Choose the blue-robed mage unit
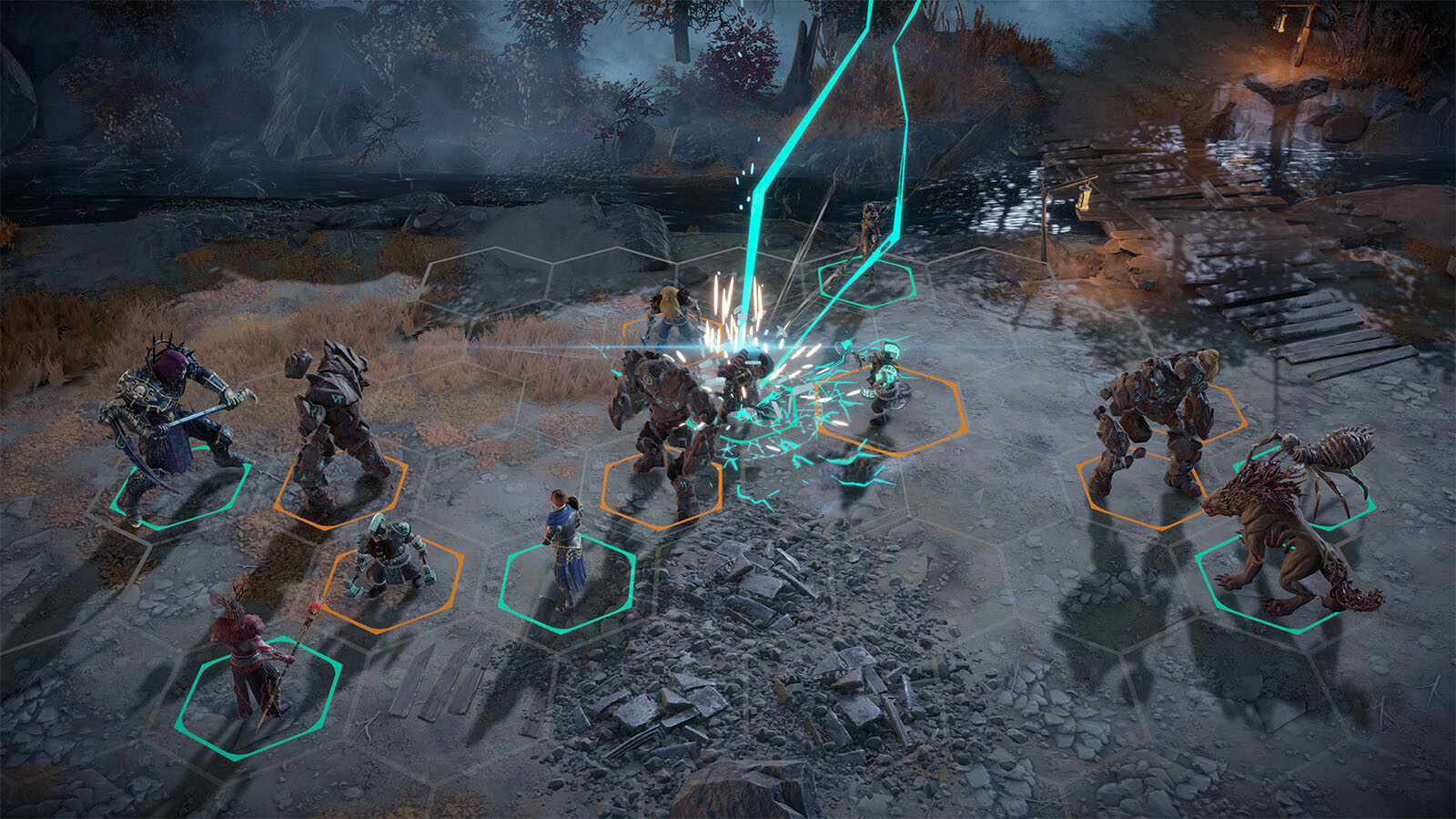1456x819 pixels. [x=563, y=546]
